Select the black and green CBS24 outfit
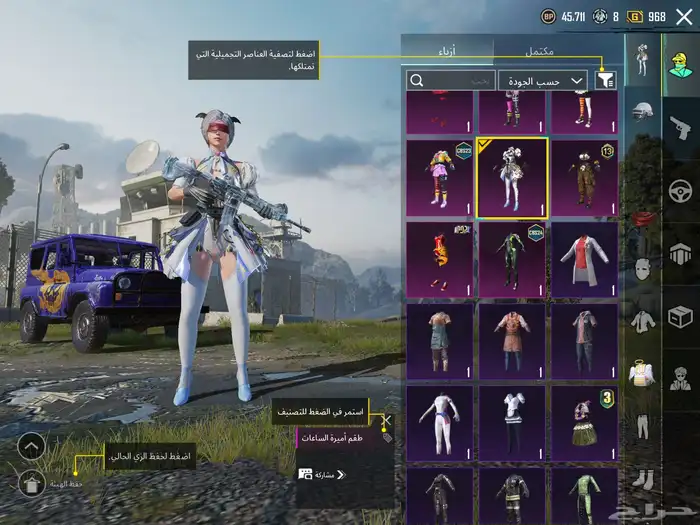Screen dimensions: 700x525 pyautogui.click(x=512, y=260)
